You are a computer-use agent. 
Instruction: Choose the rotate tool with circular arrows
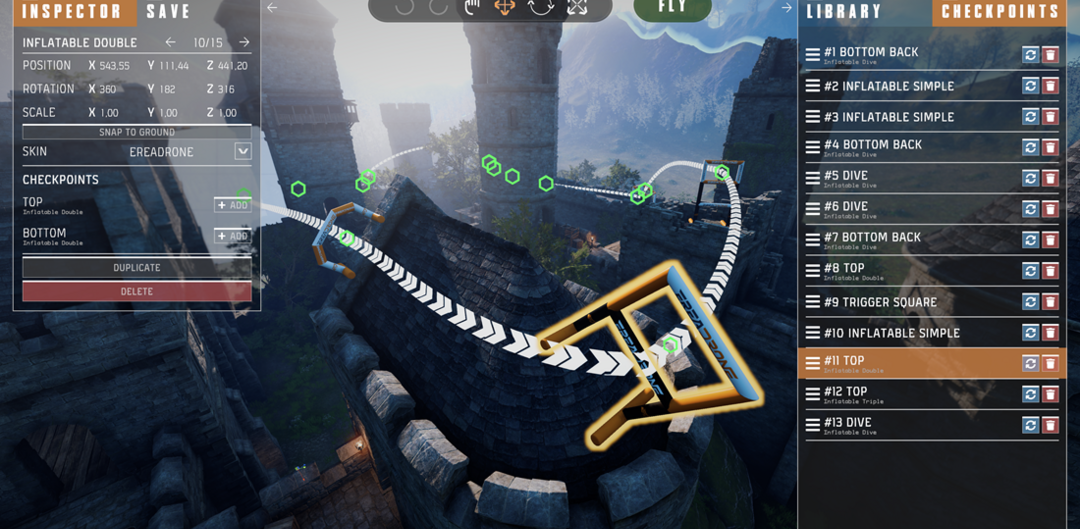pos(541,8)
